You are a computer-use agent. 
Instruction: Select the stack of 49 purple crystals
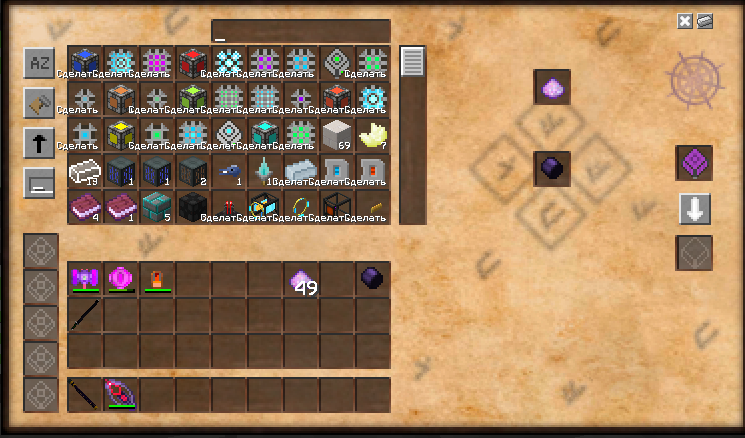coord(301,281)
